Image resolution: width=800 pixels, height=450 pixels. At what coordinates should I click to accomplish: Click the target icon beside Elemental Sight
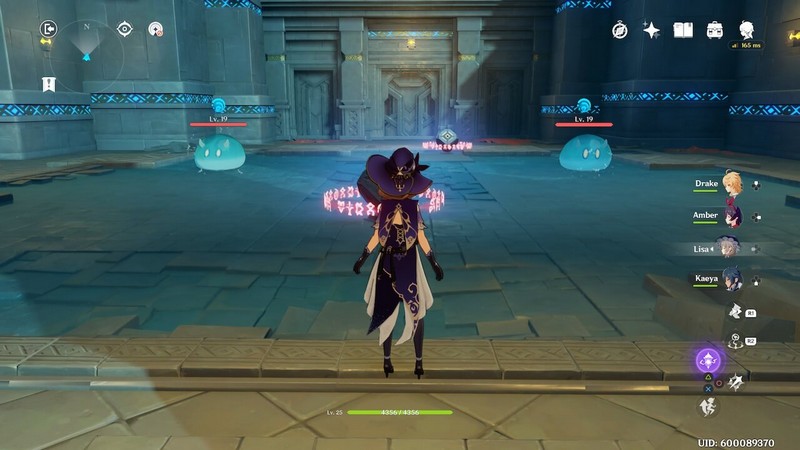(155, 29)
